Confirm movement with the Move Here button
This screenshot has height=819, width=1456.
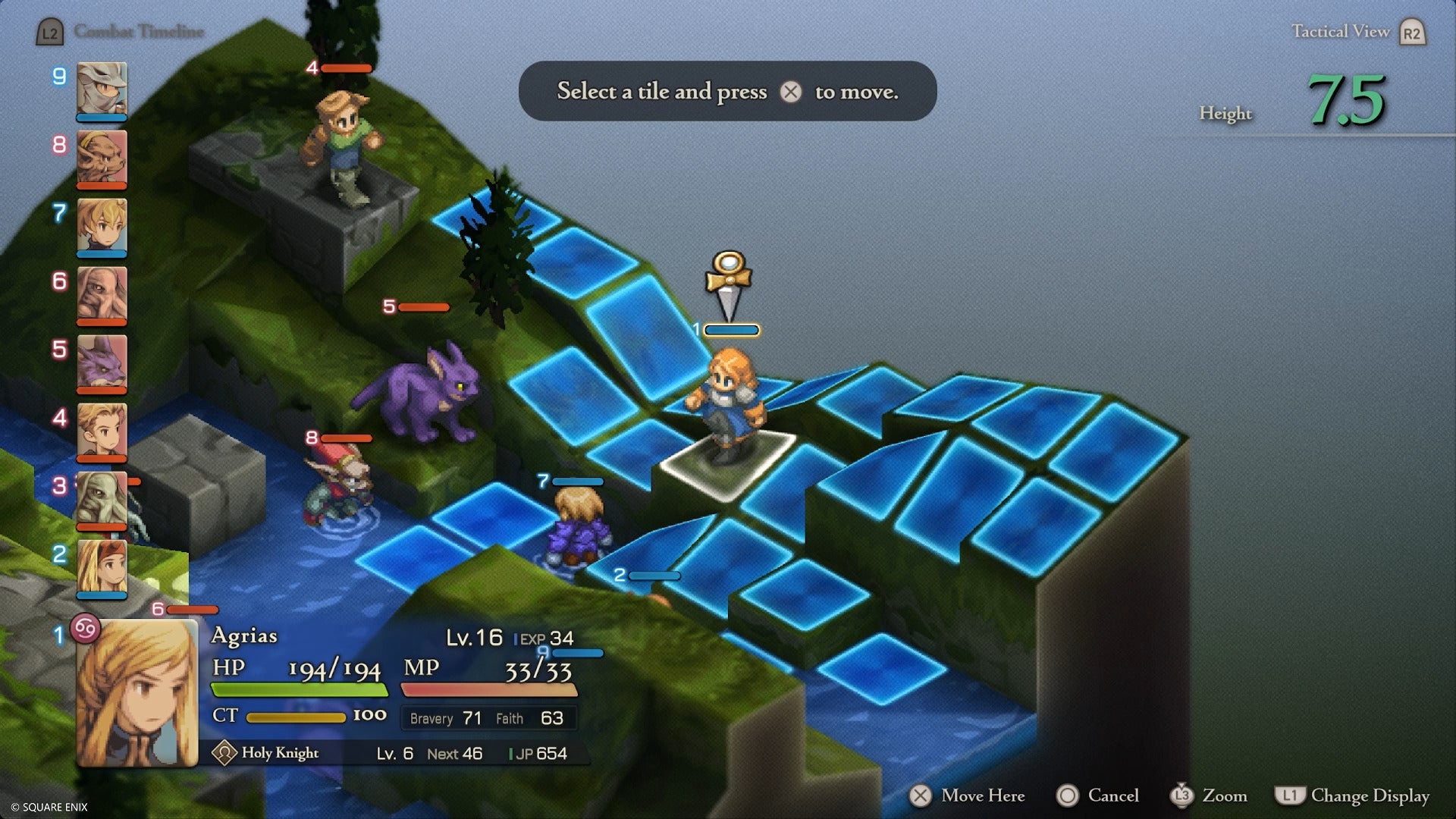(x=963, y=796)
